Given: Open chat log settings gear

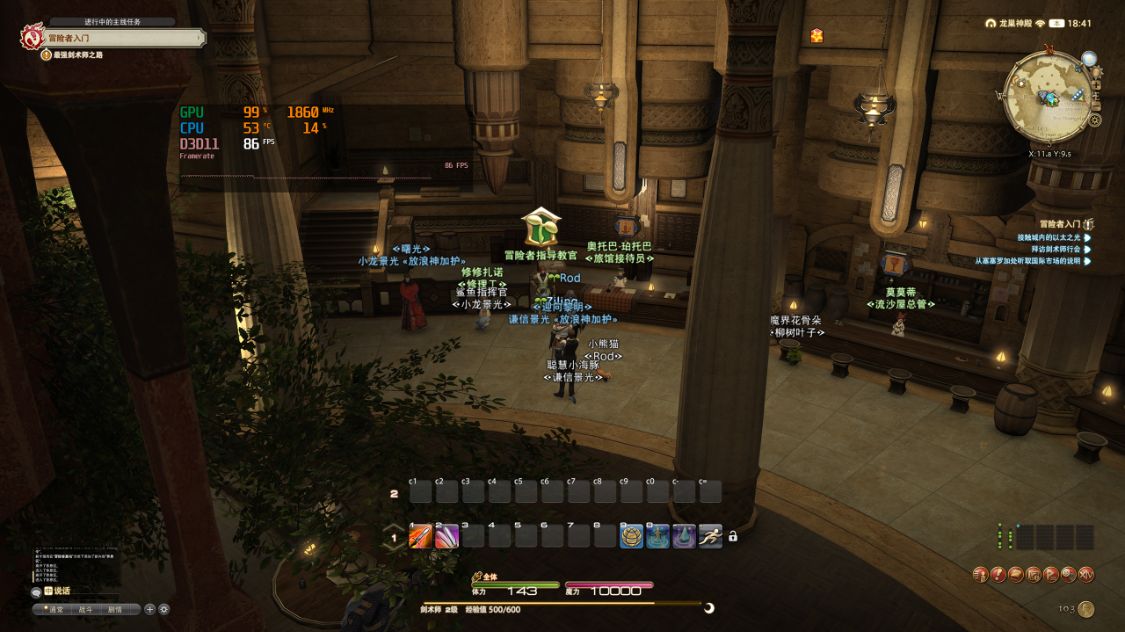Looking at the screenshot, I should tap(164, 609).
